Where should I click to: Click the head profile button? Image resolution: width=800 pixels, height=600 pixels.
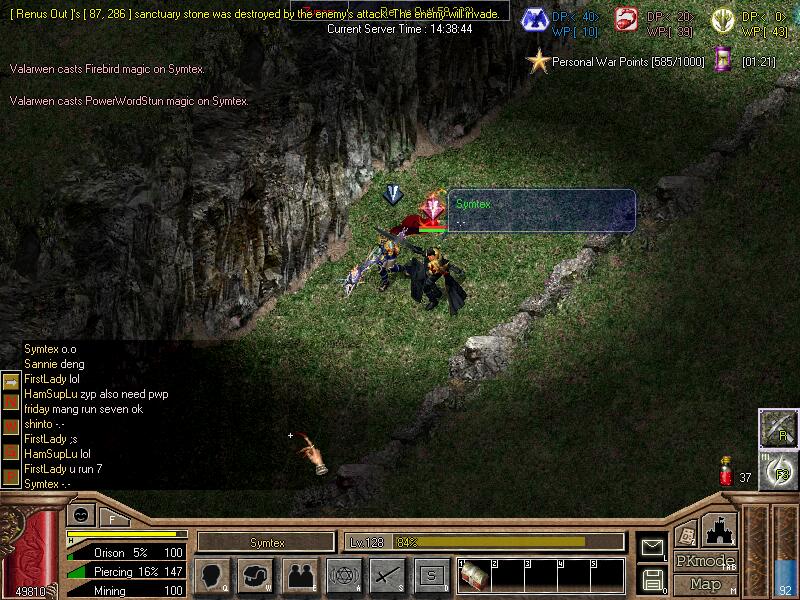211,576
